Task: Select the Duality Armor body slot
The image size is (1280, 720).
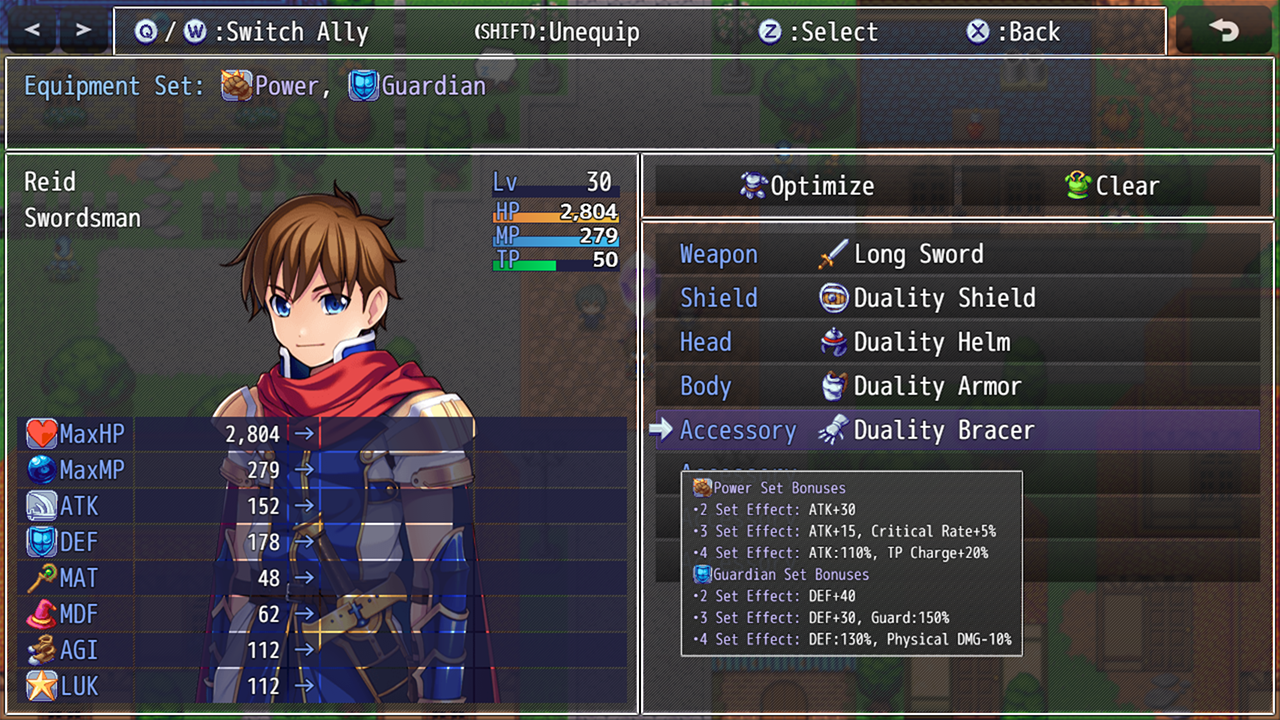Action: pyautogui.click(x=957, y=386)
